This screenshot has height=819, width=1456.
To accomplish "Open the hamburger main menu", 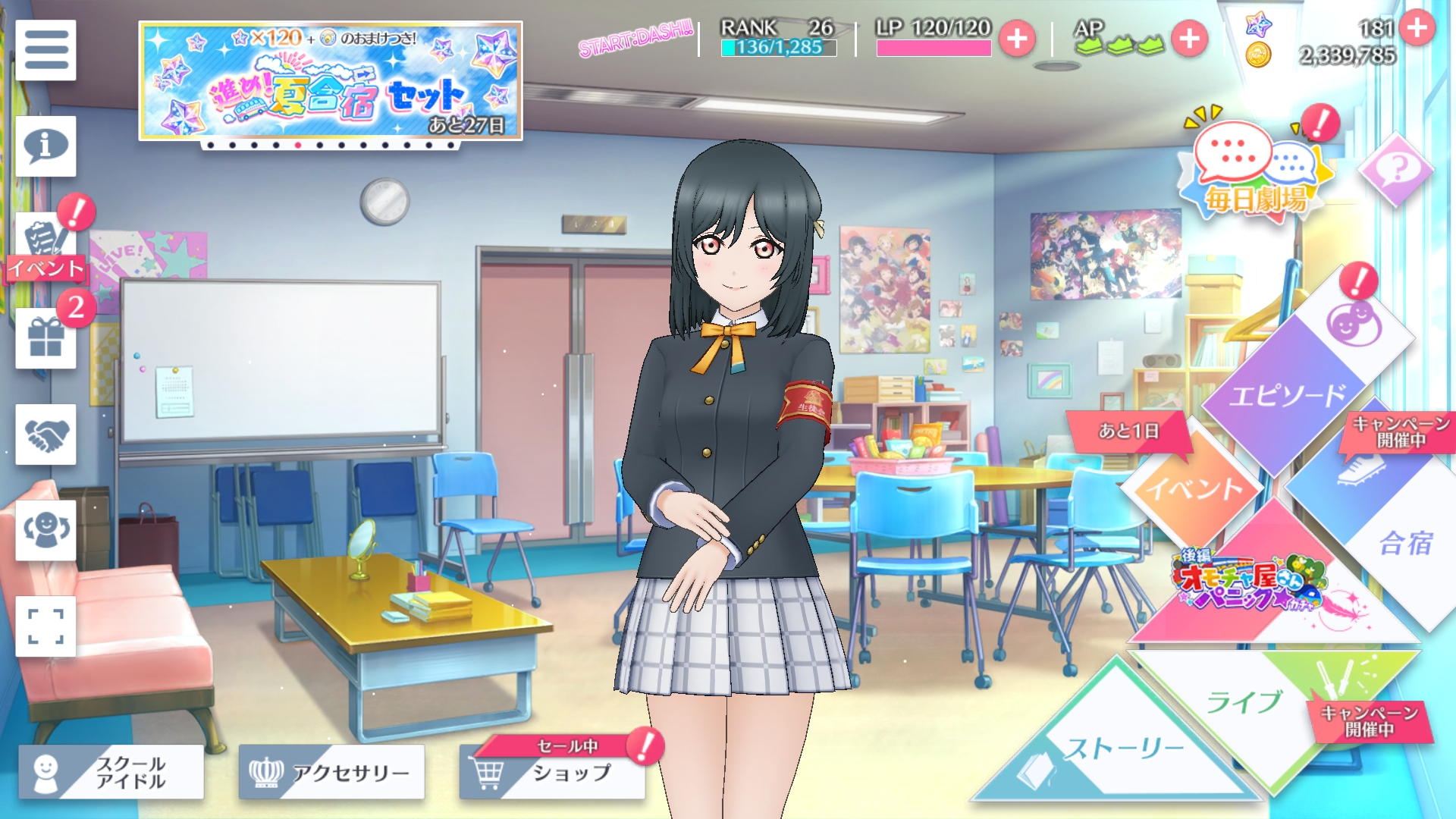I will pyautogui.click(x=45, y=50).
